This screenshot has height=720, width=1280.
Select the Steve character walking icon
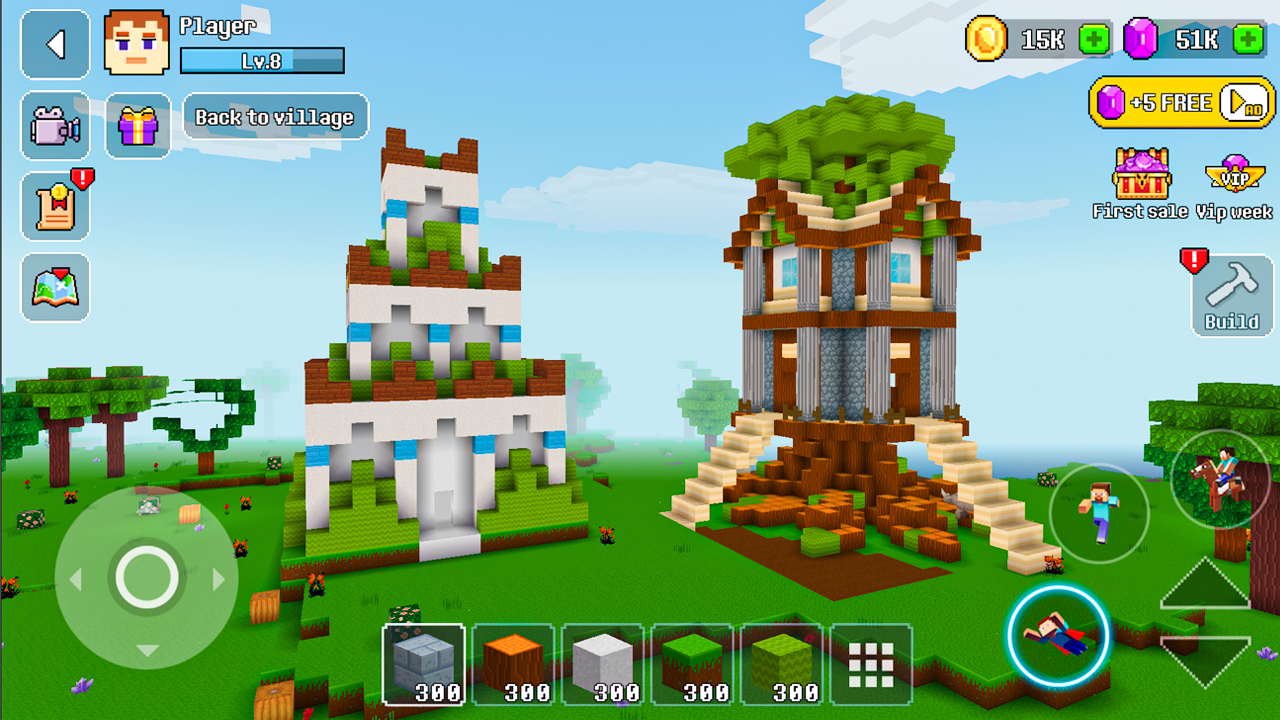tap(1100, 515)
